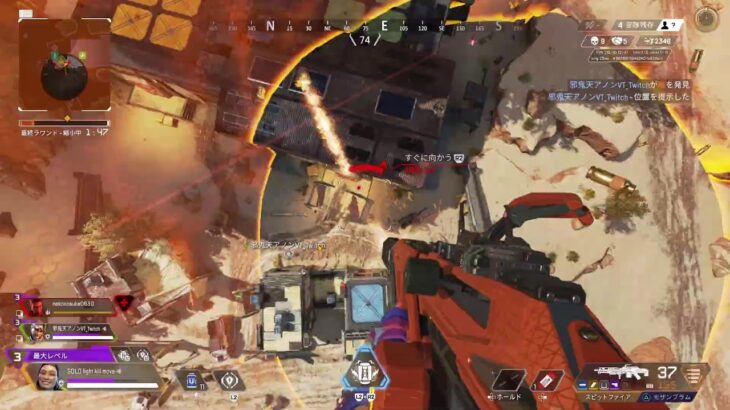Select the second teammate's portrait with Twitch tag
The width and height of the screenshot is (730, 410).
pos(37,329)
